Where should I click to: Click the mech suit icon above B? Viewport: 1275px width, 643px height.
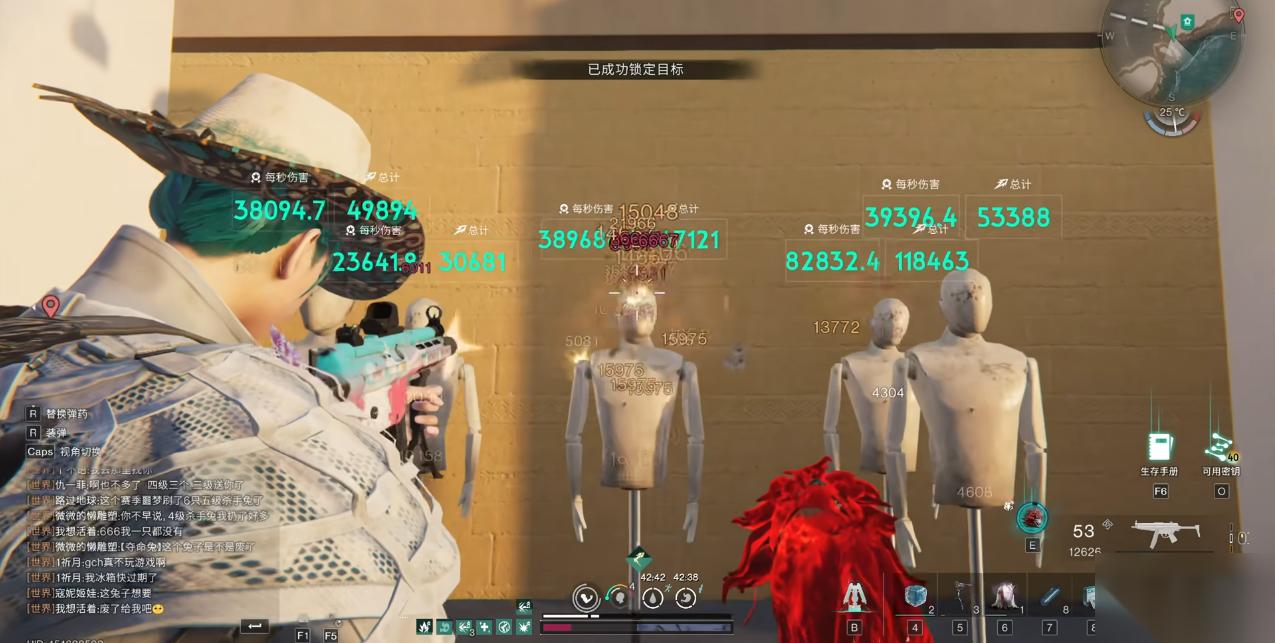coord(854,596)
